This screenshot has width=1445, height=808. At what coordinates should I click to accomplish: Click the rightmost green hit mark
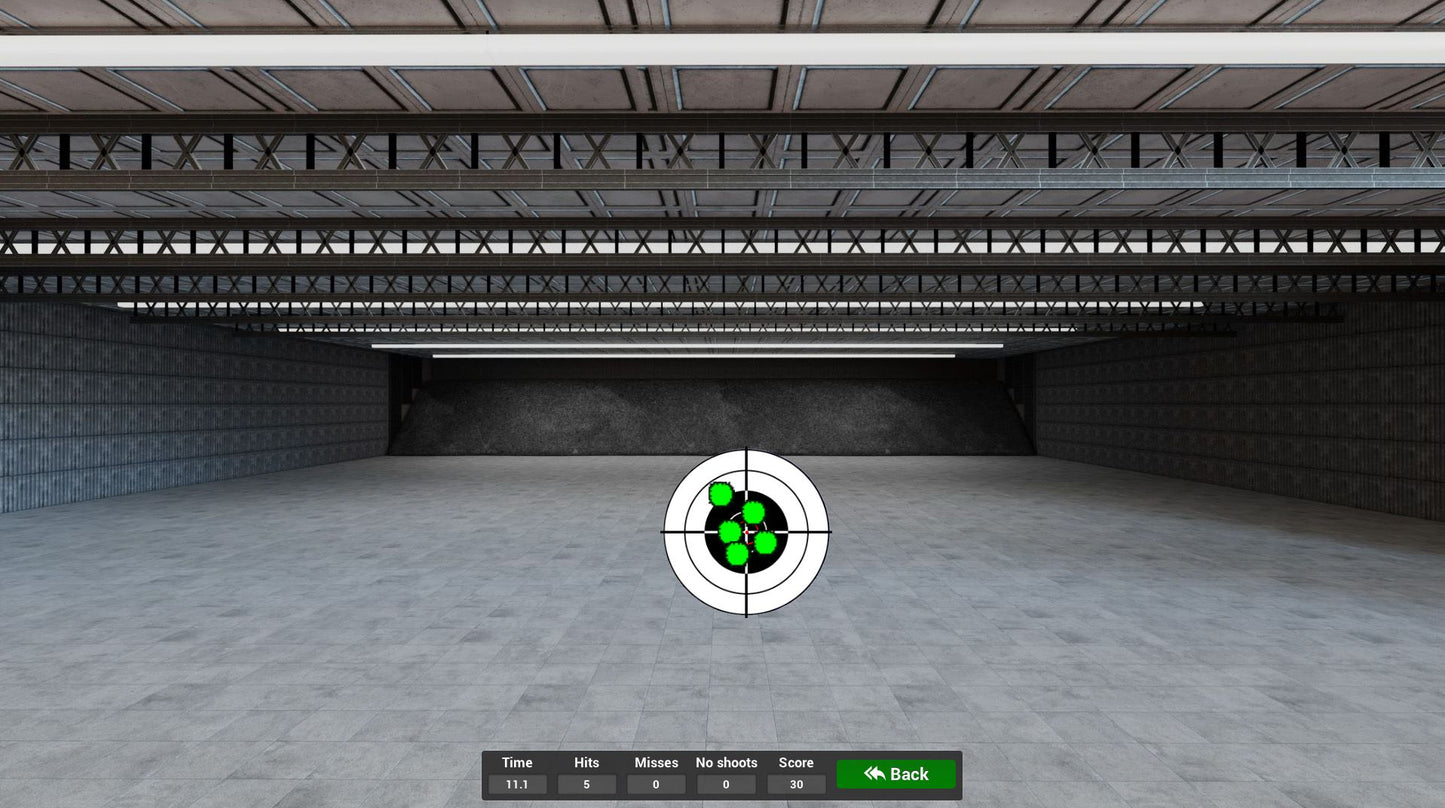[764, 541]
